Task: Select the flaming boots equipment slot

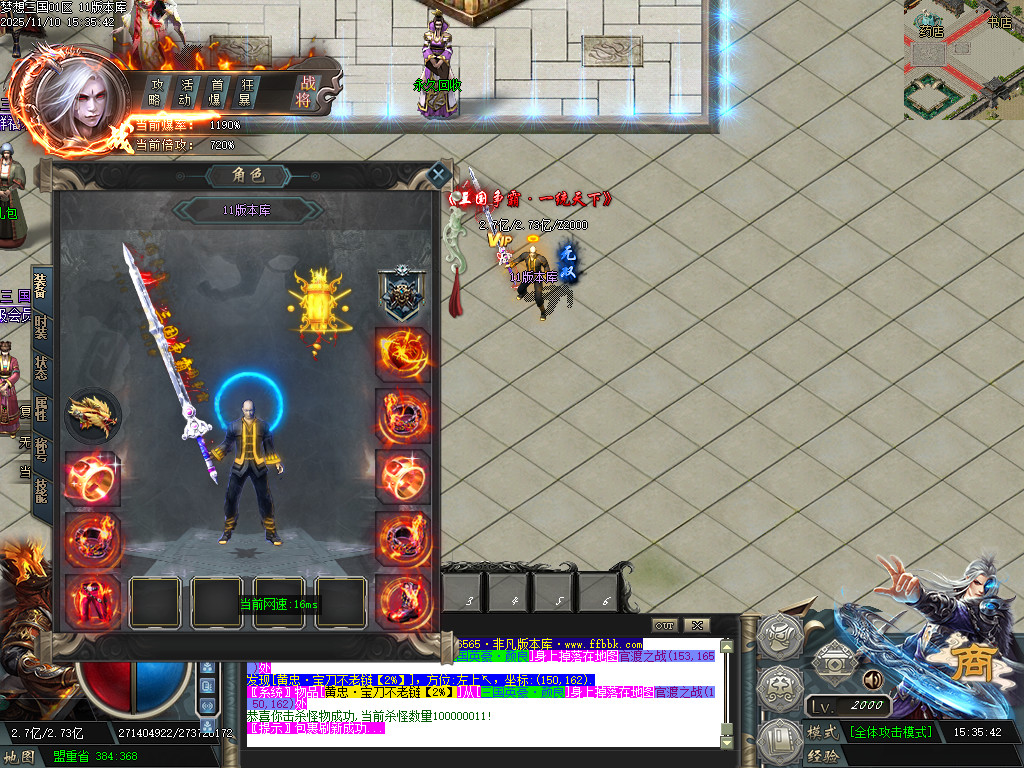Action: click(x=402, y=601)
